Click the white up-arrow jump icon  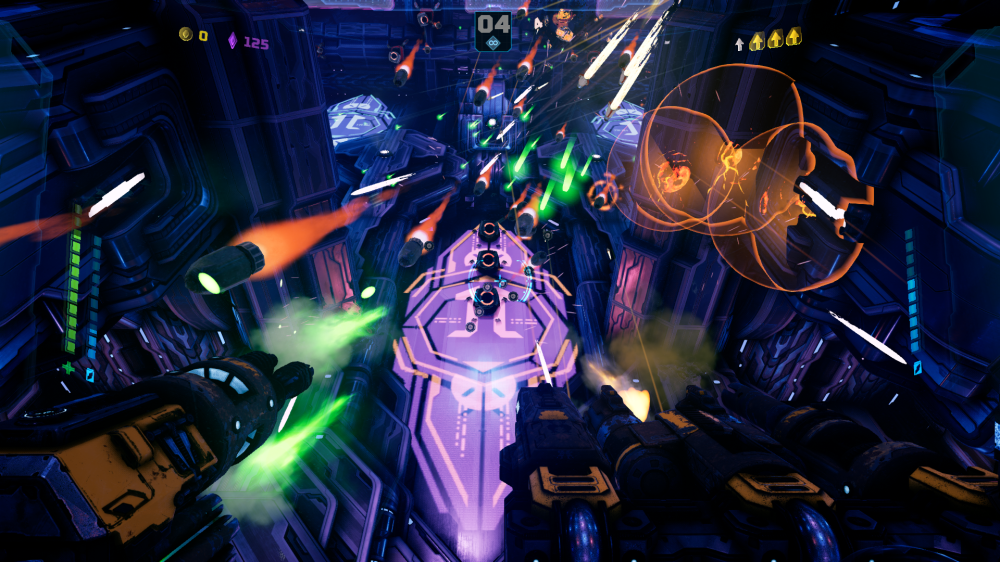coord(739,43)
